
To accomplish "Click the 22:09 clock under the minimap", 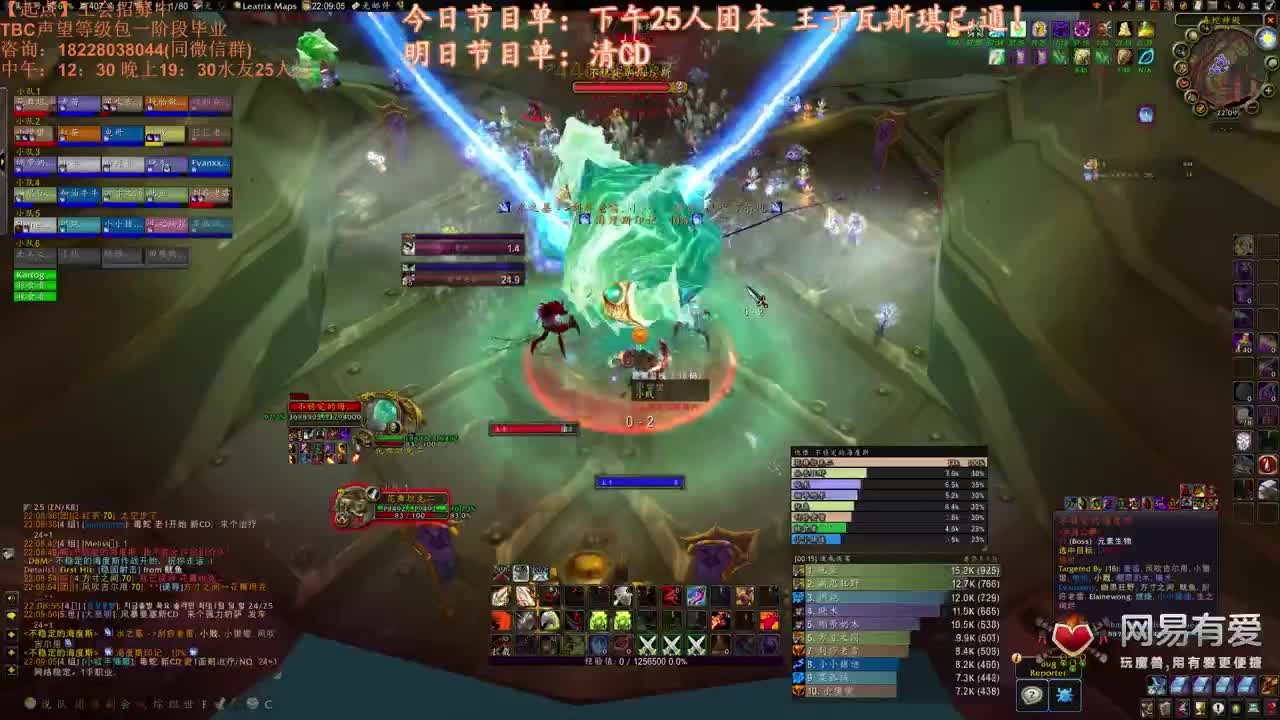I will (x=1228, y=113).
